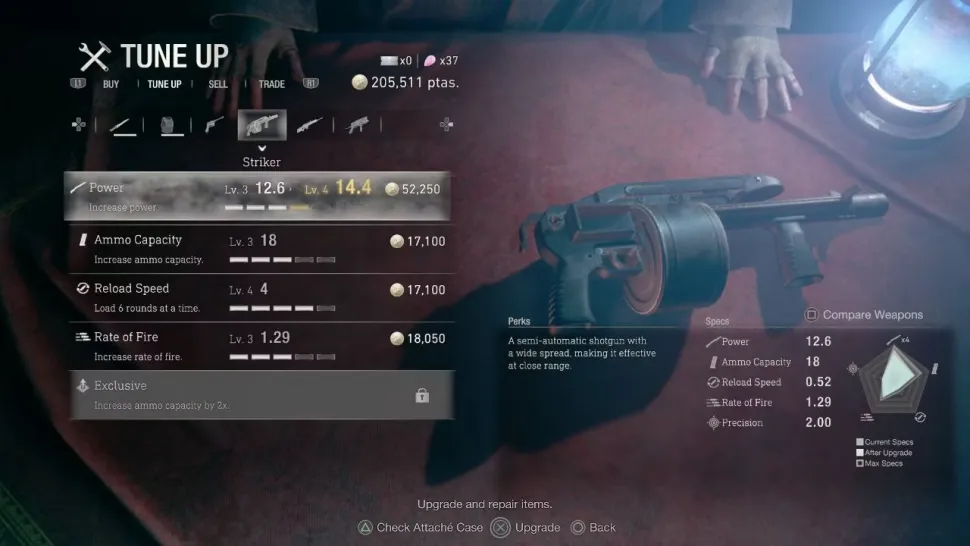Select the Striker shotgun icon
The height and width of the screenshot is (546, 970).
[262, 126]
